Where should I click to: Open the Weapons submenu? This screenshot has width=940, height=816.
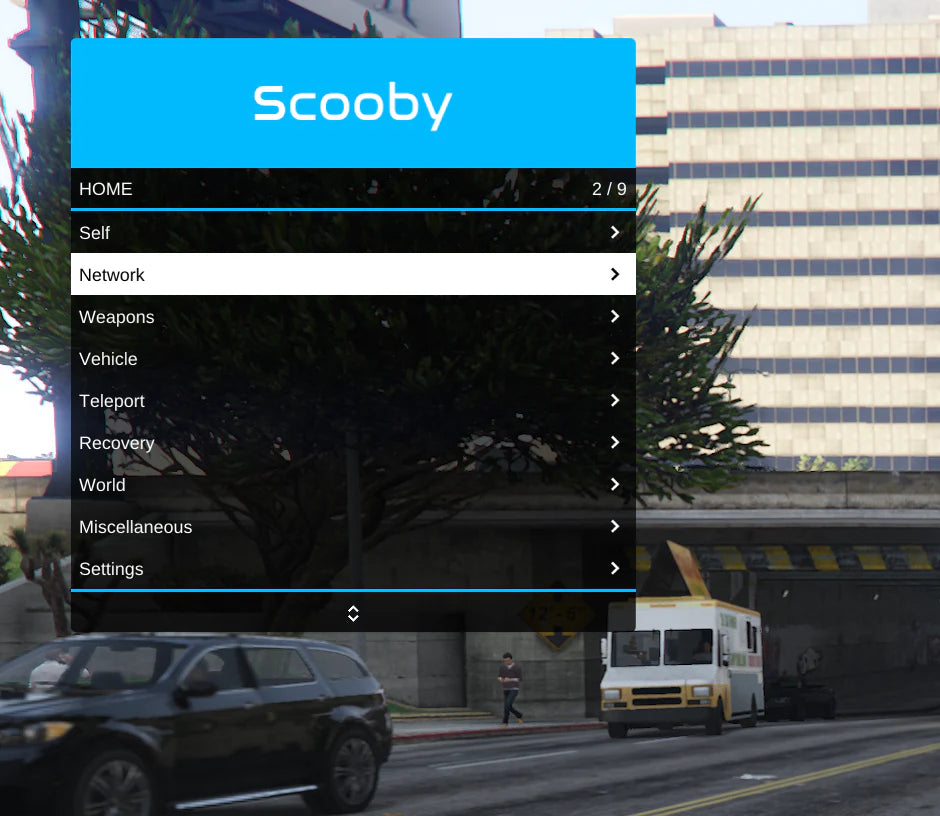(x=352, y=316)
